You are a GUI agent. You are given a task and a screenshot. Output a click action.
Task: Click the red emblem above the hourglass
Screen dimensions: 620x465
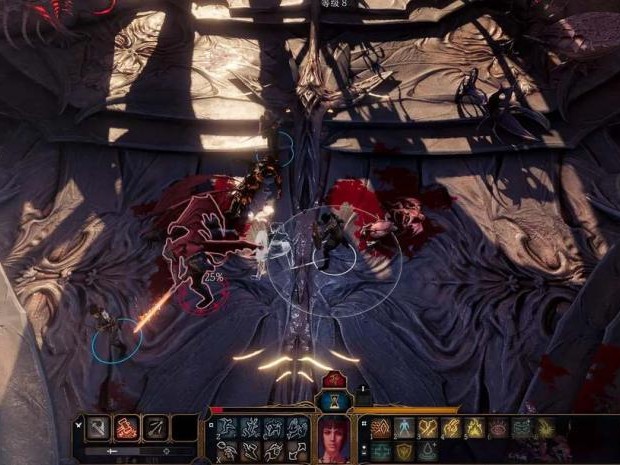click(333, 381)
